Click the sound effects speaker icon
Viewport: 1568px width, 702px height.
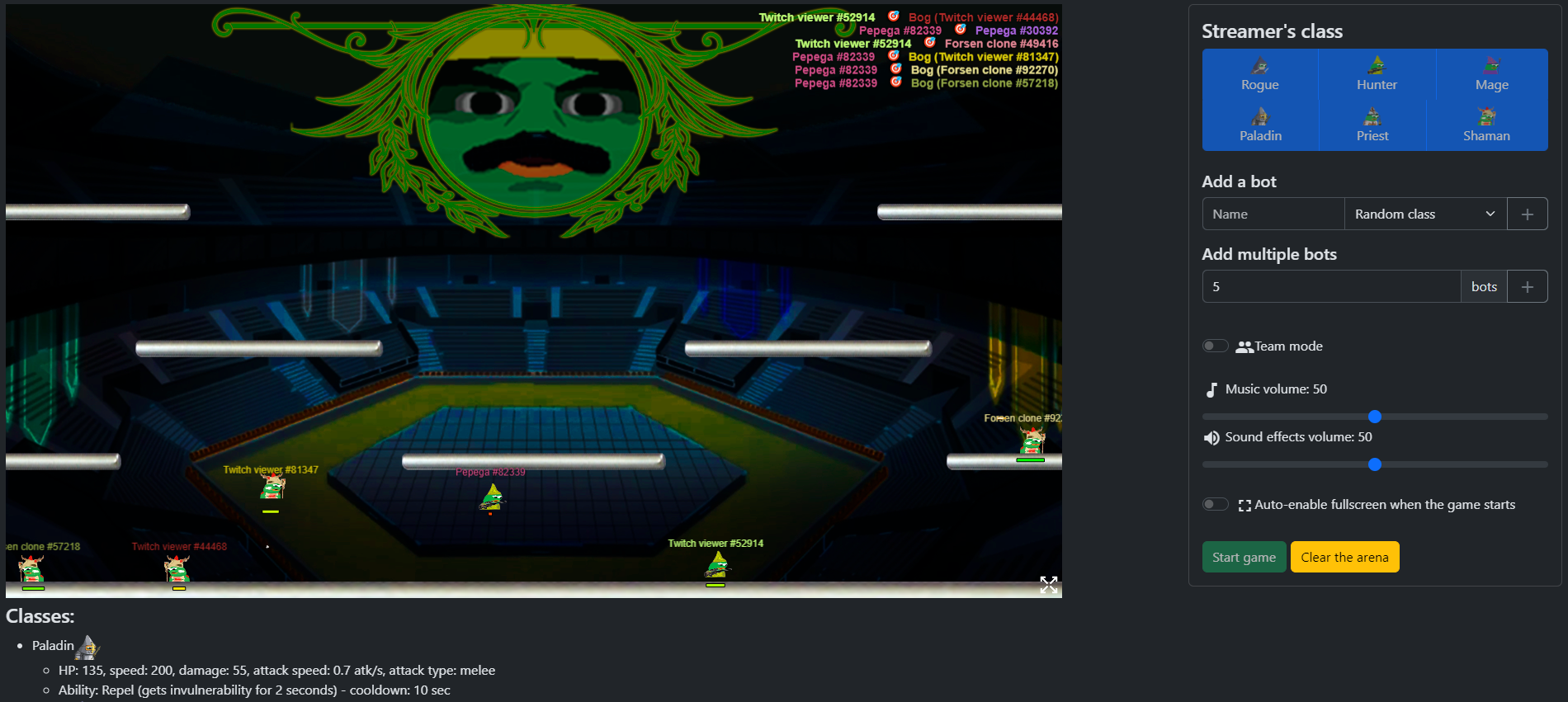pos(1211,437)
